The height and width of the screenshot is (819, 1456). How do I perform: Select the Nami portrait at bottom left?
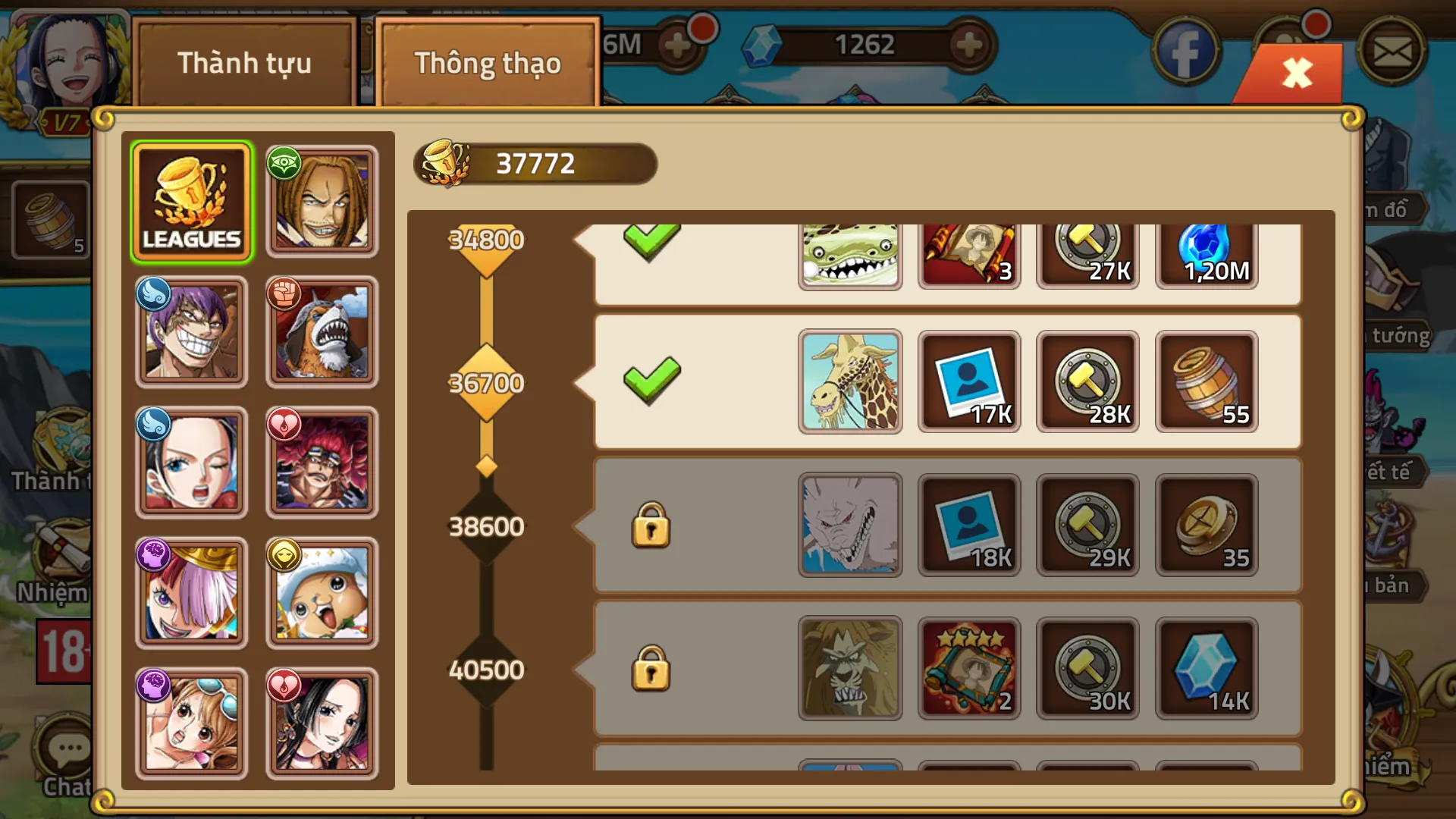click(x=192, y=723)
